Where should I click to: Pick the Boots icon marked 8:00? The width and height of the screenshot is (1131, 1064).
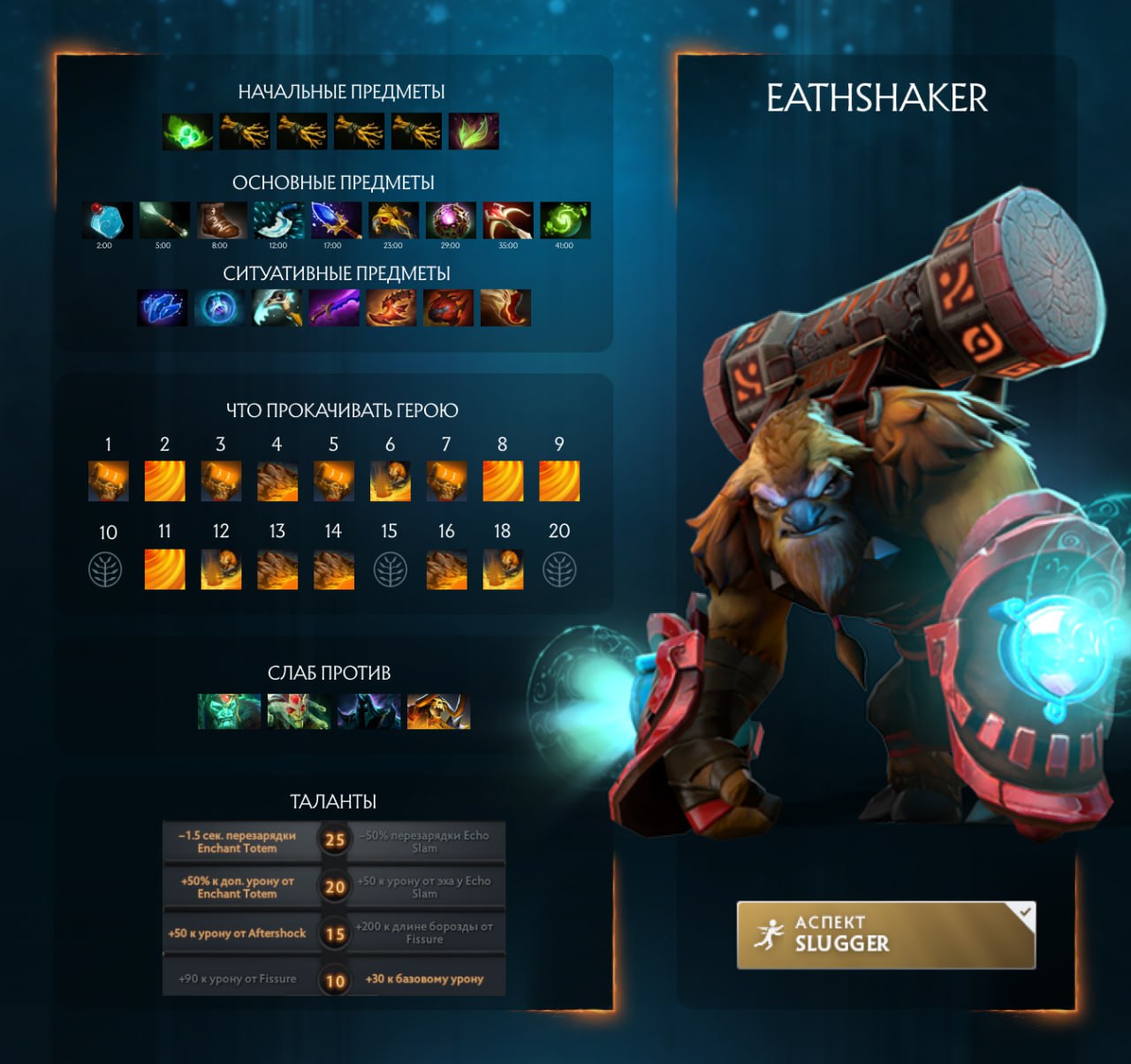tap(221, 220)
